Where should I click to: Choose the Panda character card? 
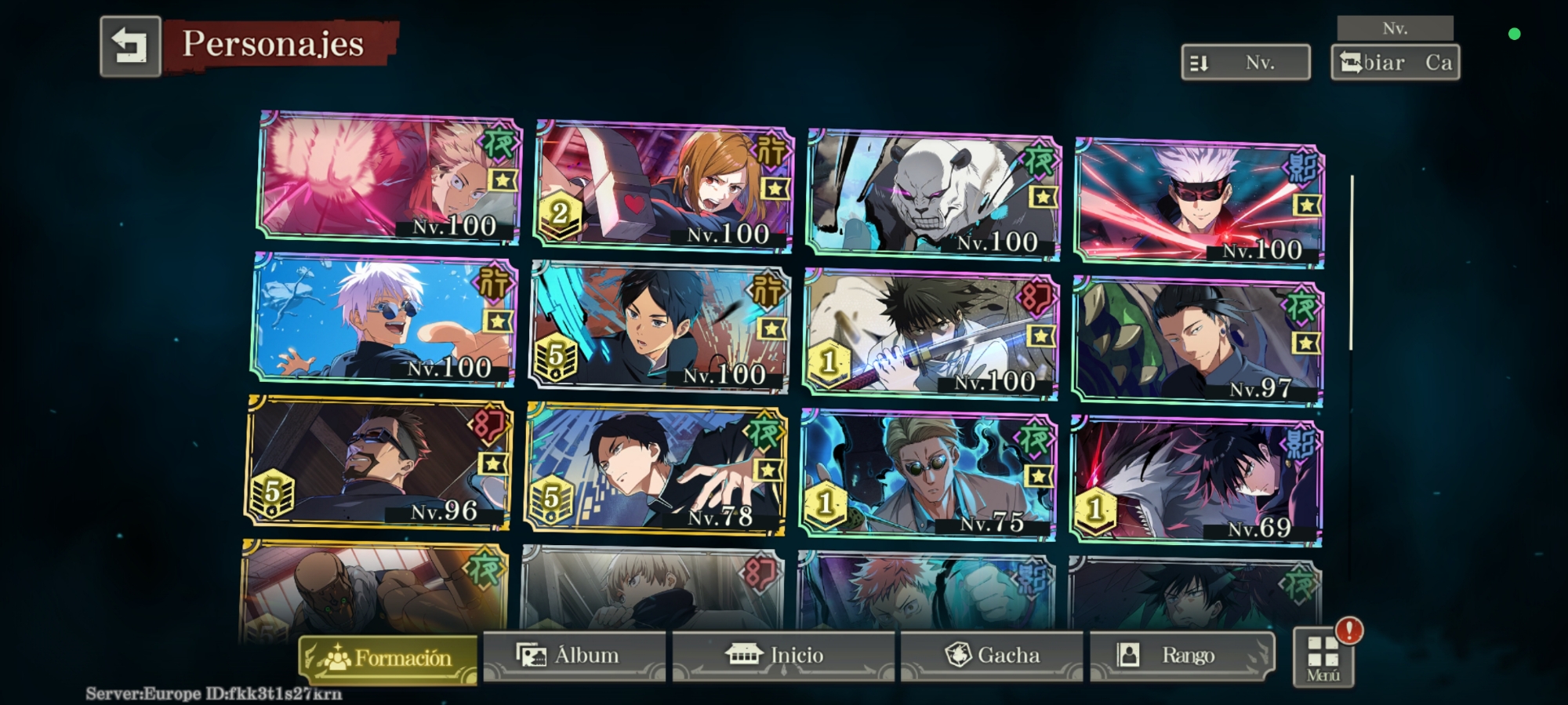point(933,194)
